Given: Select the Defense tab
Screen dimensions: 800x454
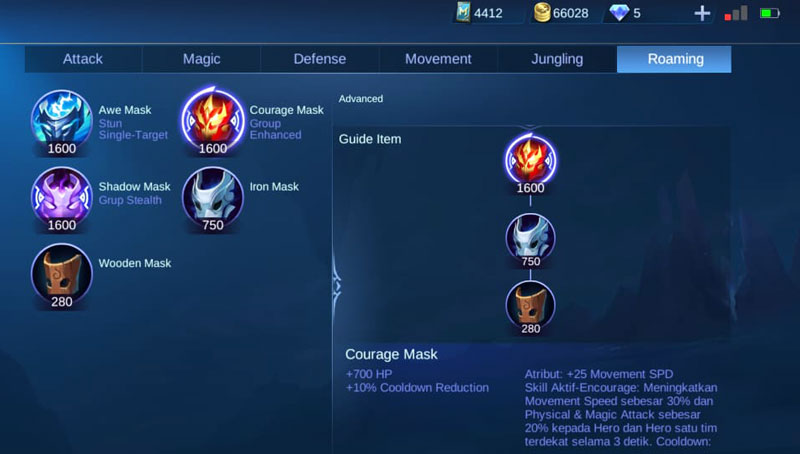Looking at the screenshot, I should pyautogui.click(x=319, y=59).
